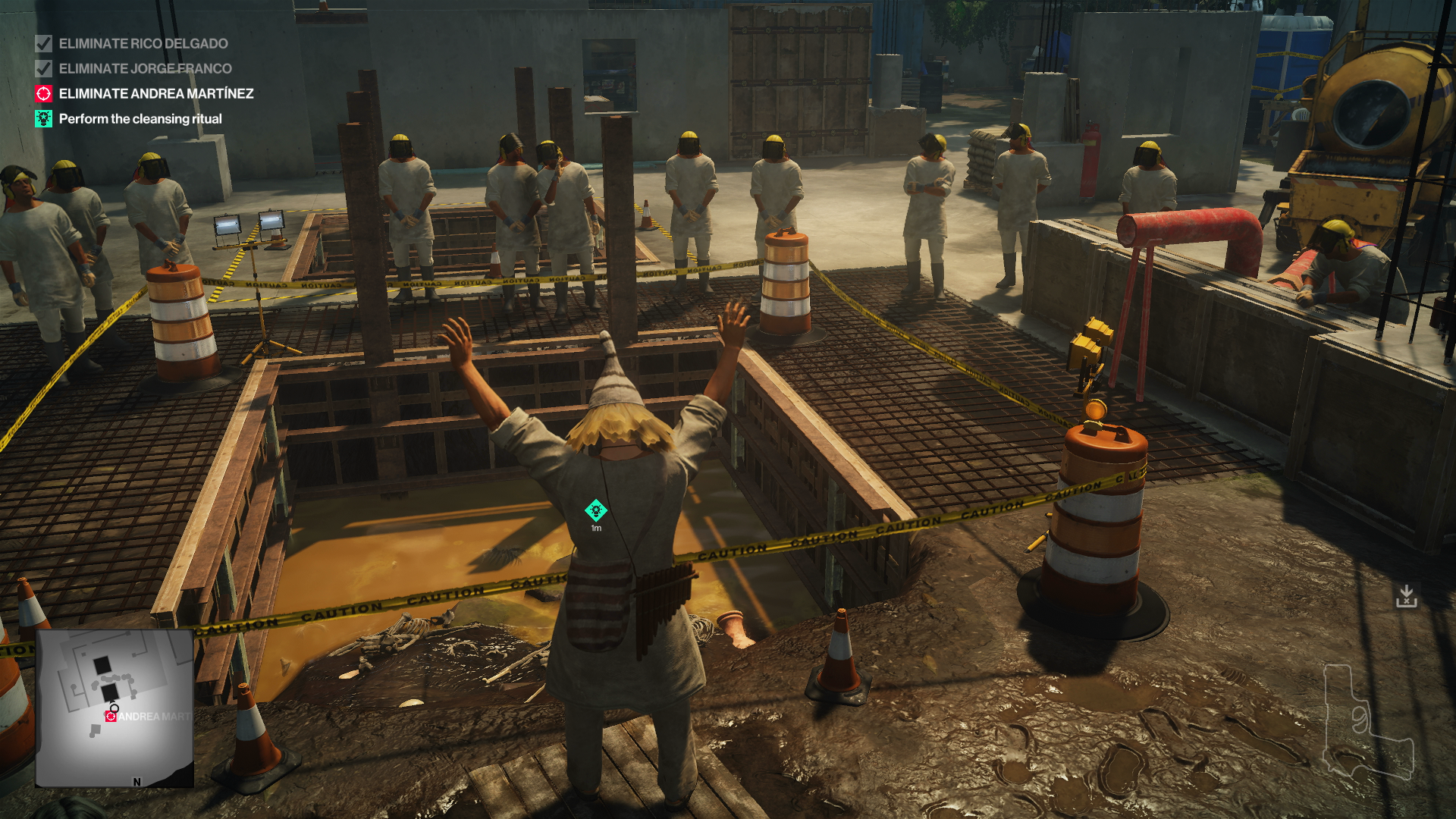Click the Perform the cleansing ritual text
Image resolution: width=1456 pixels, height=819 pixels.
coord(140,118)
